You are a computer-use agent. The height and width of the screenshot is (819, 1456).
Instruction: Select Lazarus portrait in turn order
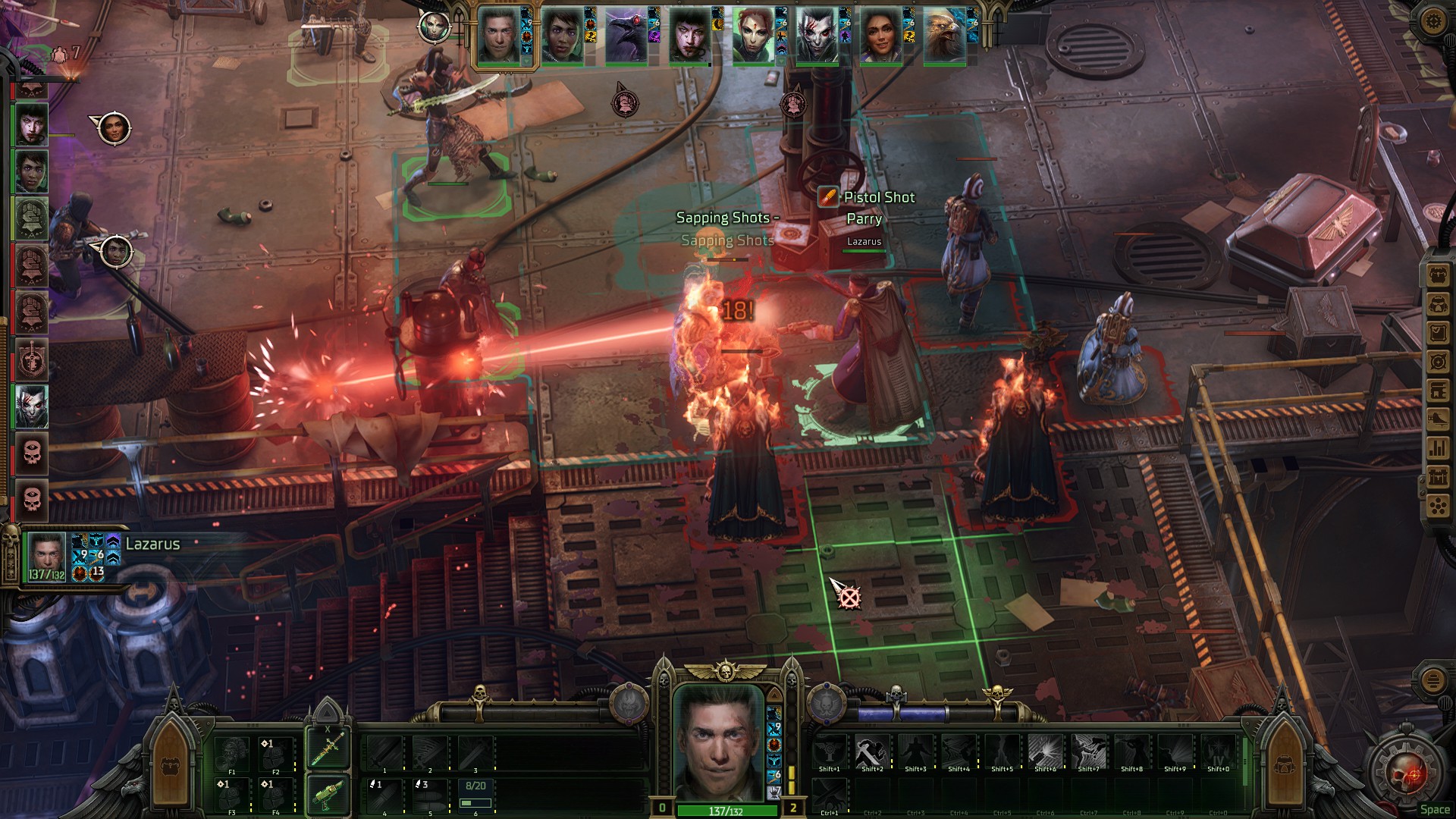pyautogui.click(x=500, y=36)
